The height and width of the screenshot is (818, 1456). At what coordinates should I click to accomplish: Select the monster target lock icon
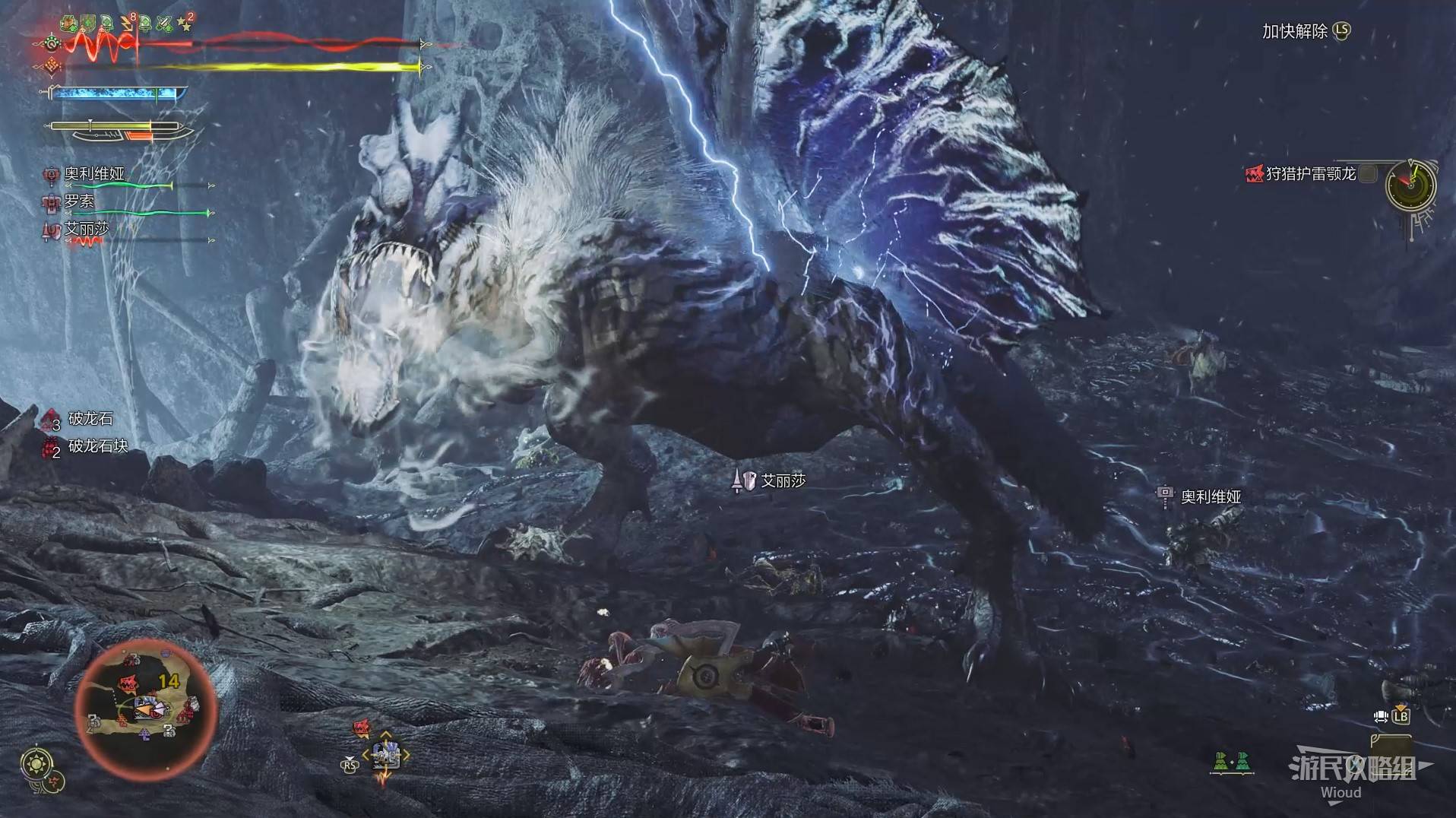tap(362, 728)
